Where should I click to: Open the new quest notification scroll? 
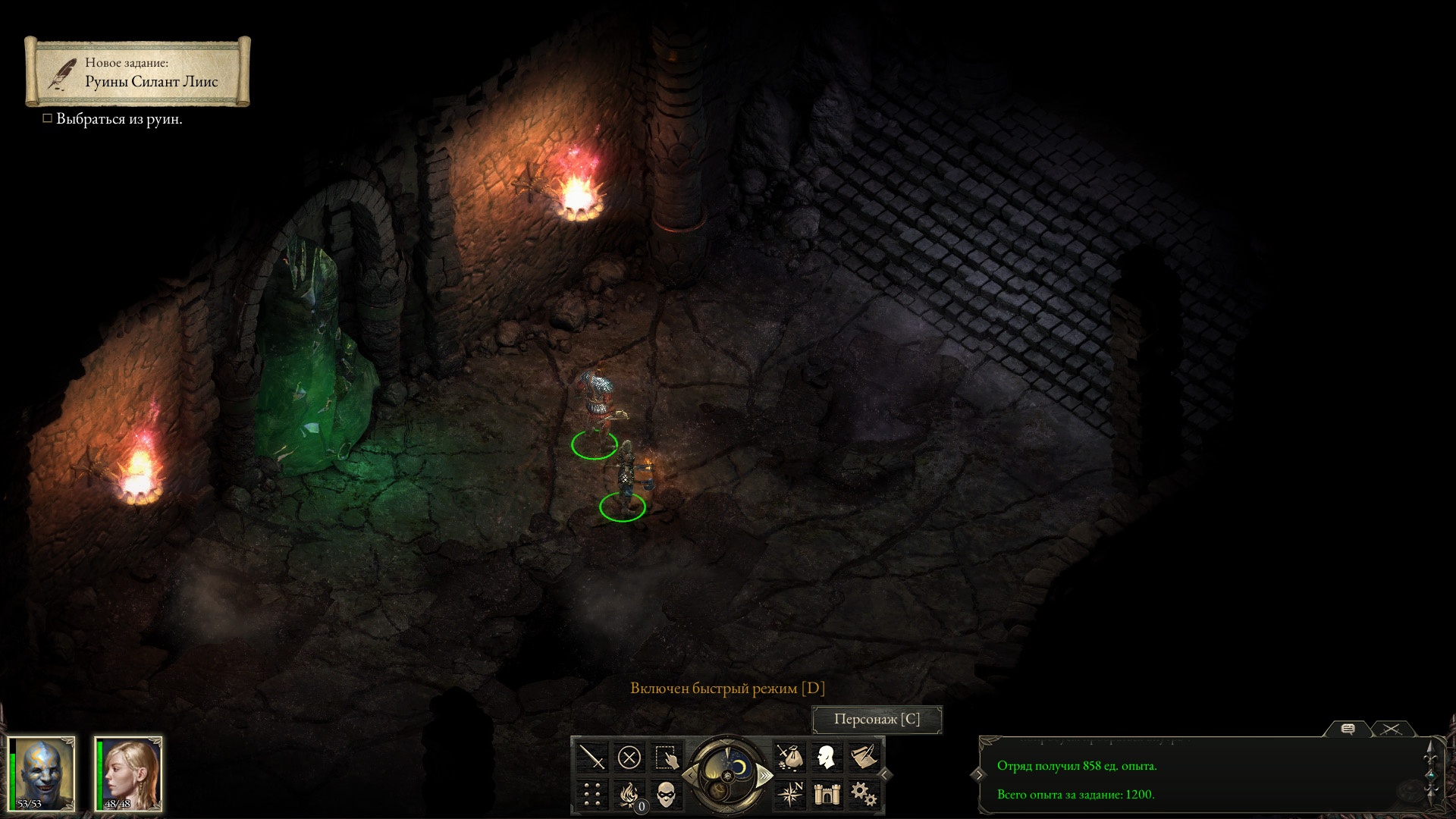tap(138, 72)
